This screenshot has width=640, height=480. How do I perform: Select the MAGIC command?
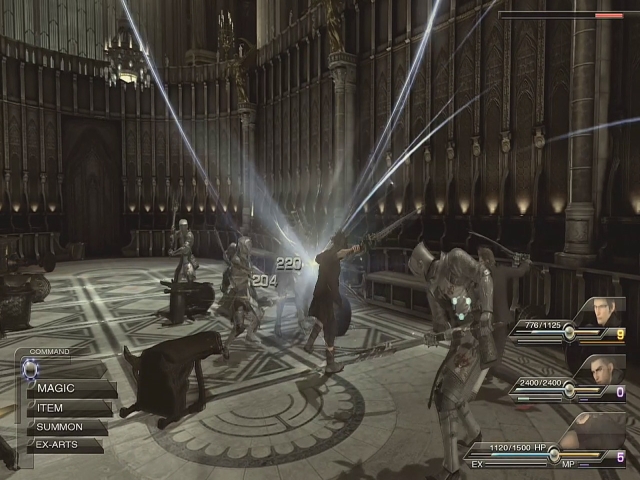(x=68, y=388)
